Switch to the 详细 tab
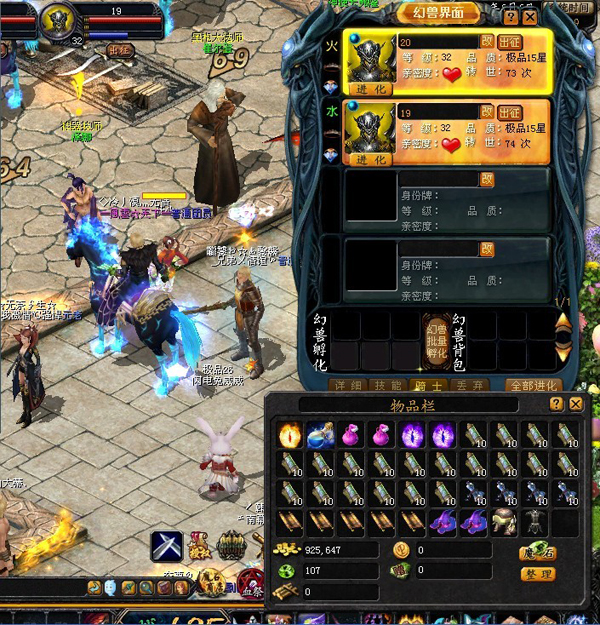 tap(348, 385)
